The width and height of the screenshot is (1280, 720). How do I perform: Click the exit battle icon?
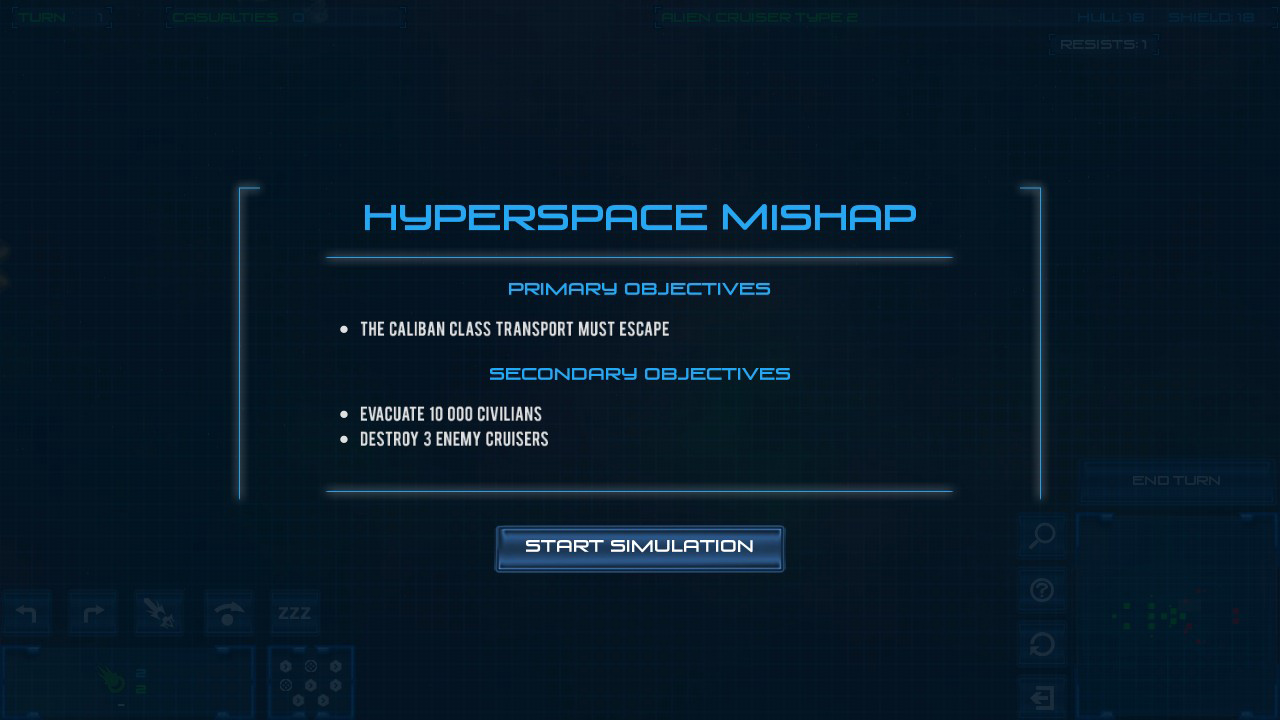(x=1041, y=697)
